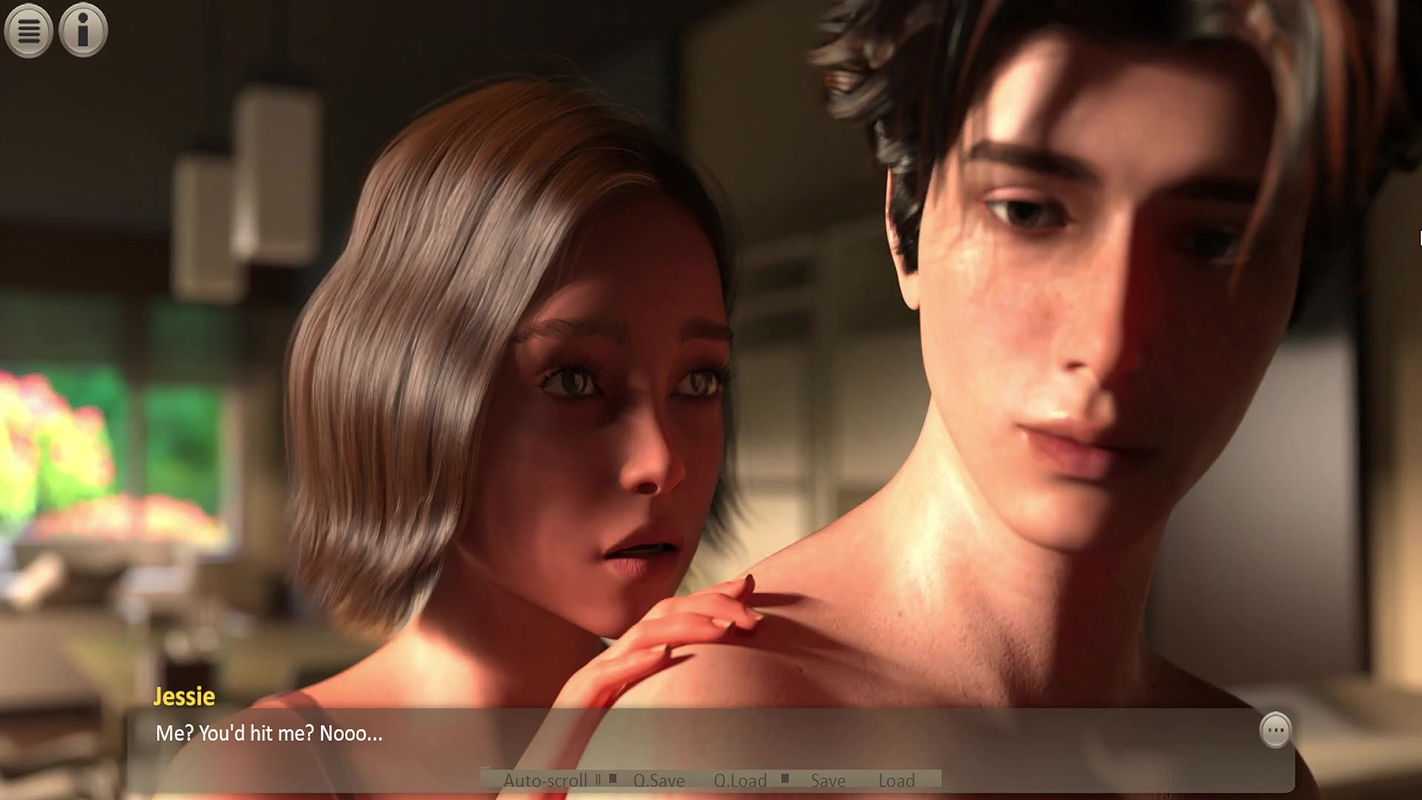Click the speaker name Jessie
Viewport: 1422px width, 800px height.
(x=184, y=697)
